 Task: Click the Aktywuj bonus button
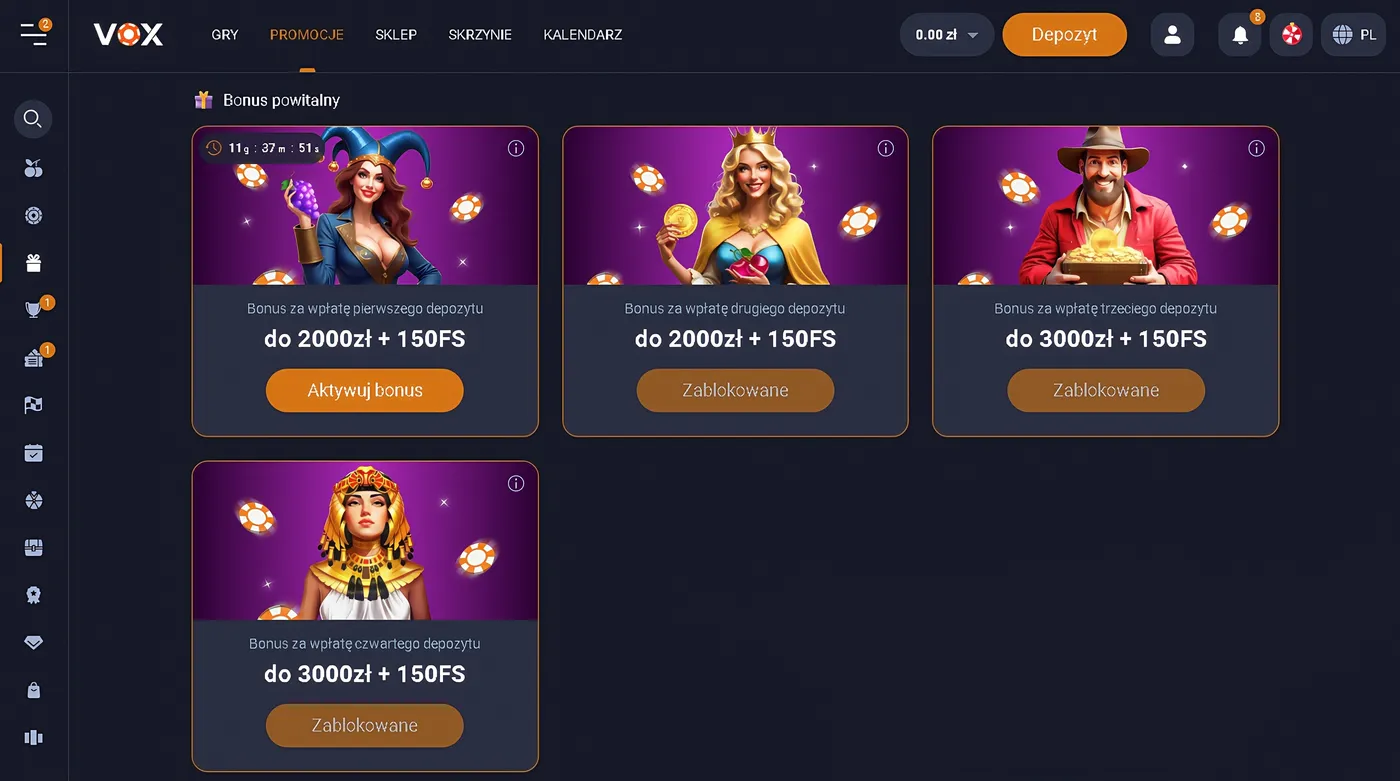click(364, 390)
